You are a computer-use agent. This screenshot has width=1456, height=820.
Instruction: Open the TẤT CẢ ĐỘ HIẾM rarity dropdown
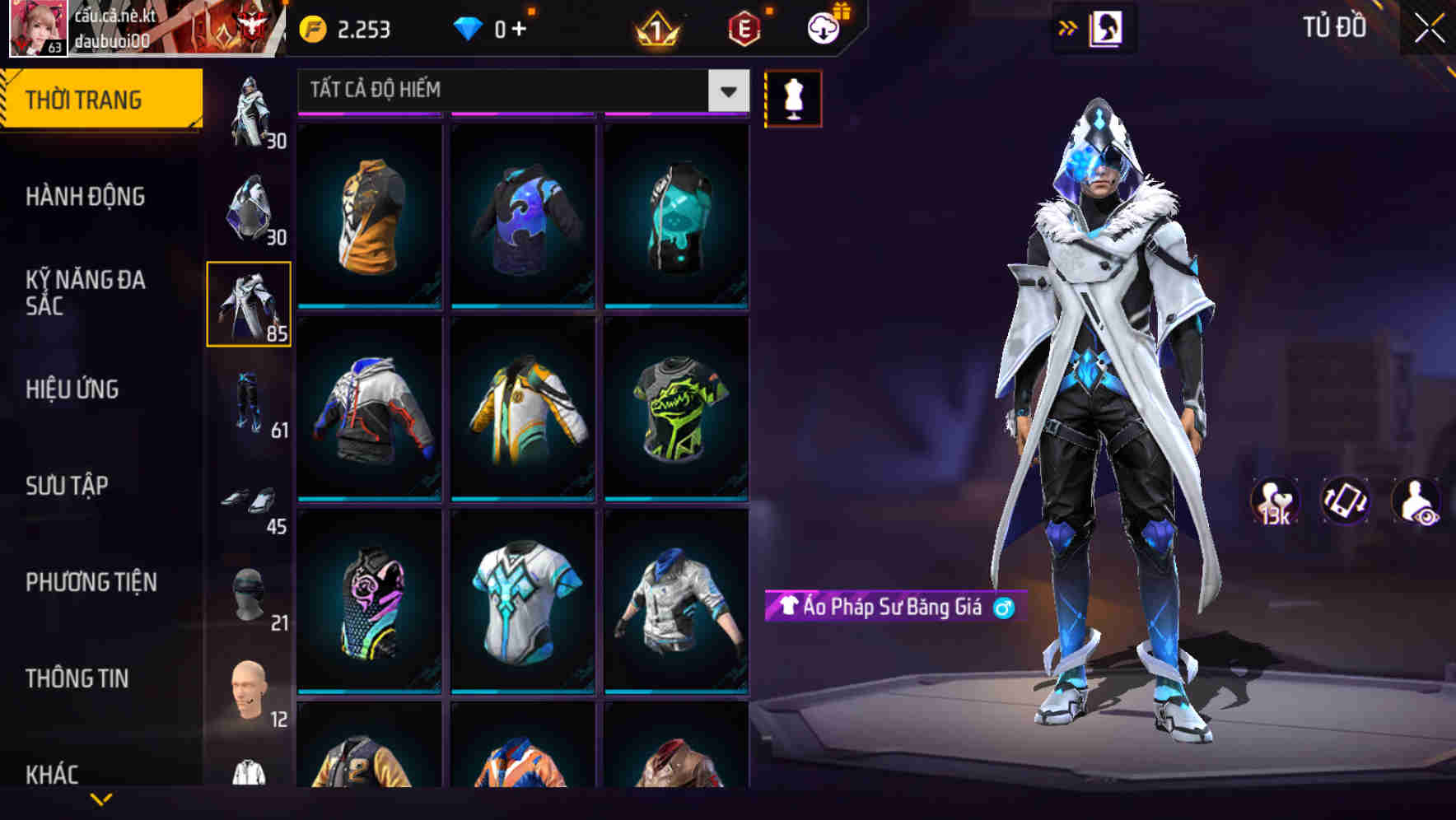tap(519, 91)
